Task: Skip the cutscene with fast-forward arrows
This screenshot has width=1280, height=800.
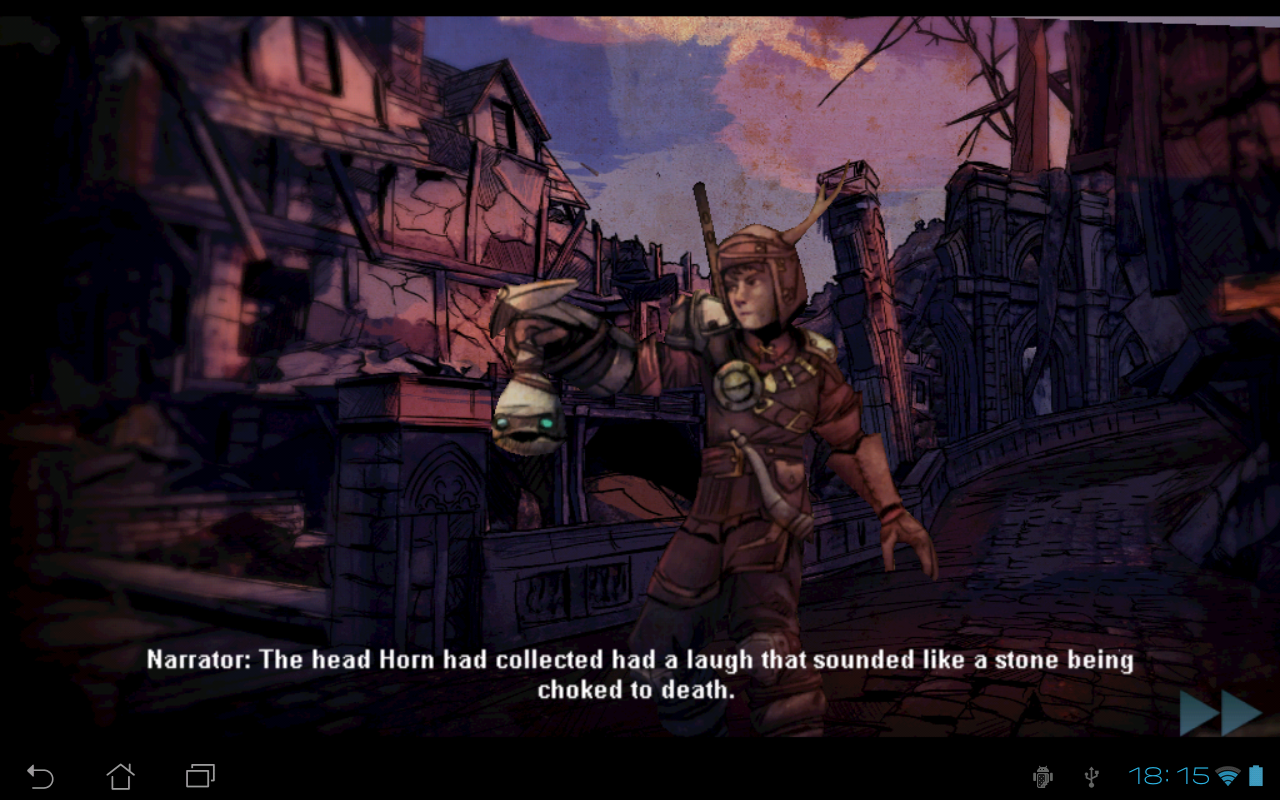Action: click(x=1220, y=712)
